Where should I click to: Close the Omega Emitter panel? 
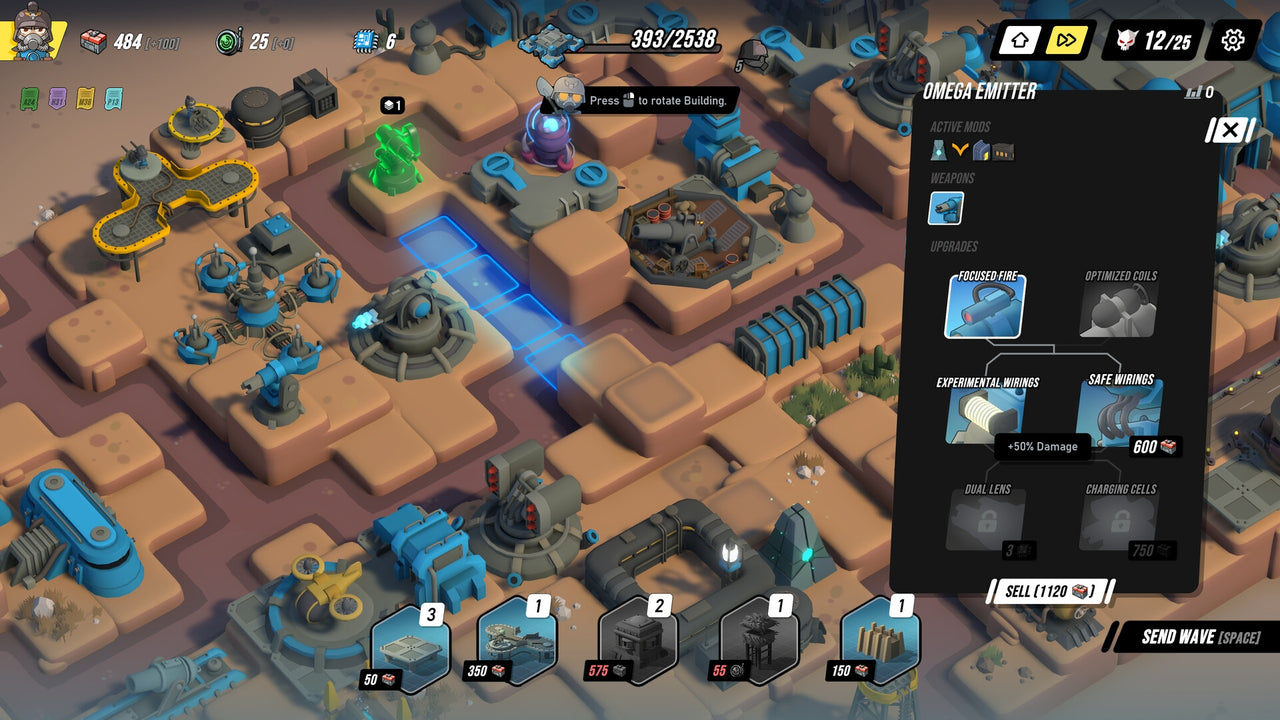tap(1228, 130)
